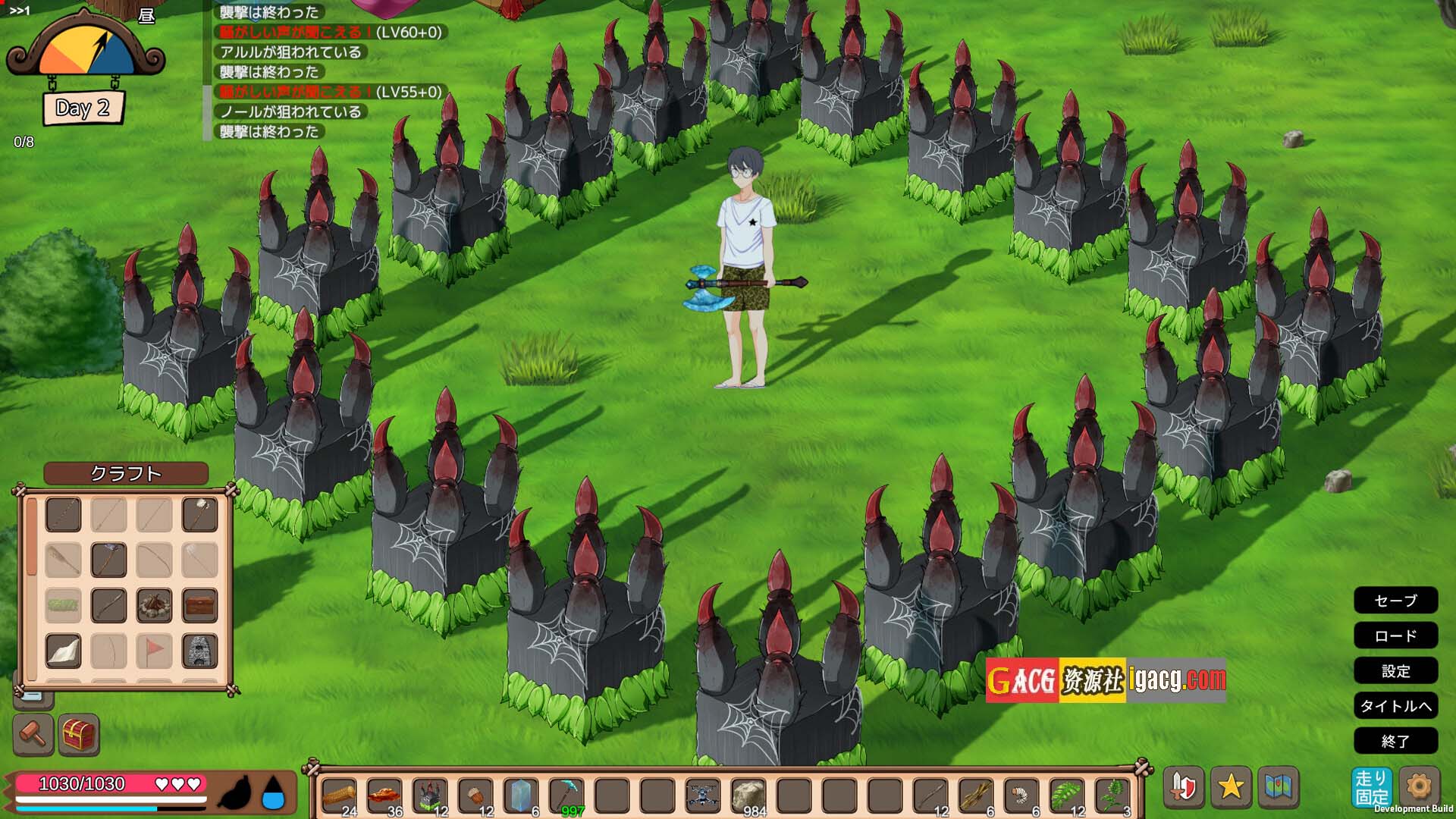
Task: Return to title with タイトルへ
Action: click(x=1395, y=706)
